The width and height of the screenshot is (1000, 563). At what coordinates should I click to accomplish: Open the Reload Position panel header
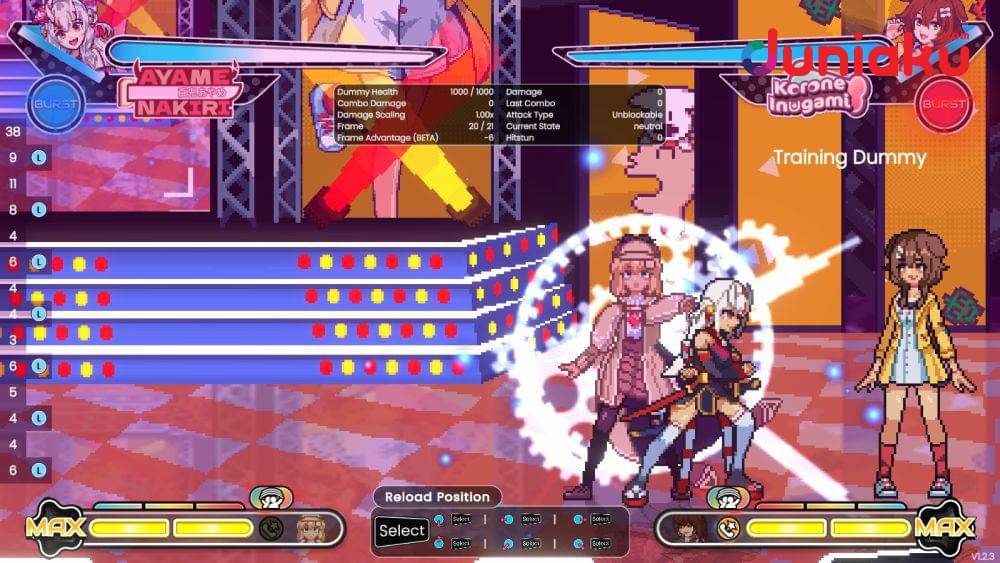coord(437,497)
